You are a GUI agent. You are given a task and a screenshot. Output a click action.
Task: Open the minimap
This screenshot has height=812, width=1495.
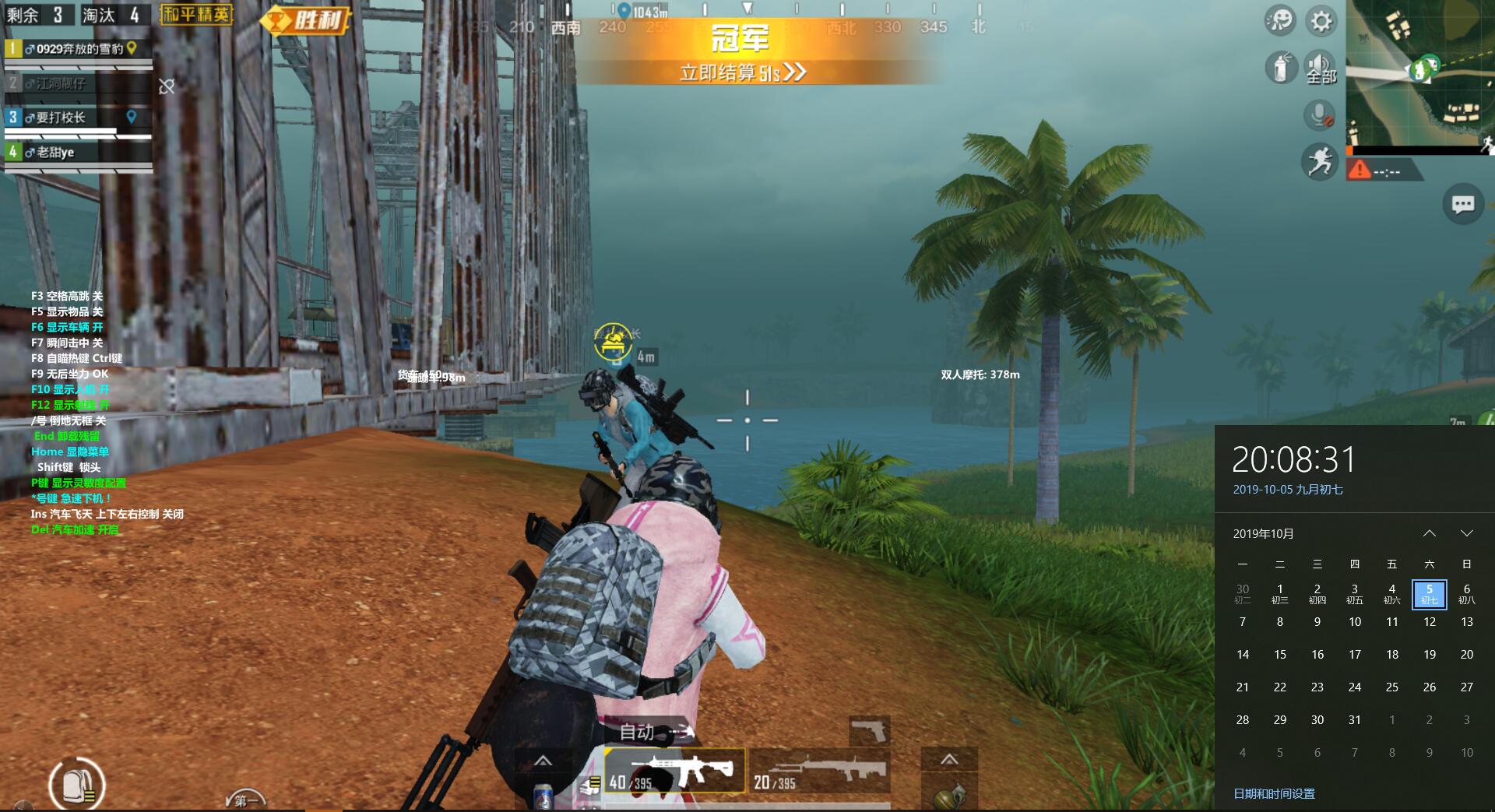(x=1420, y=74)
